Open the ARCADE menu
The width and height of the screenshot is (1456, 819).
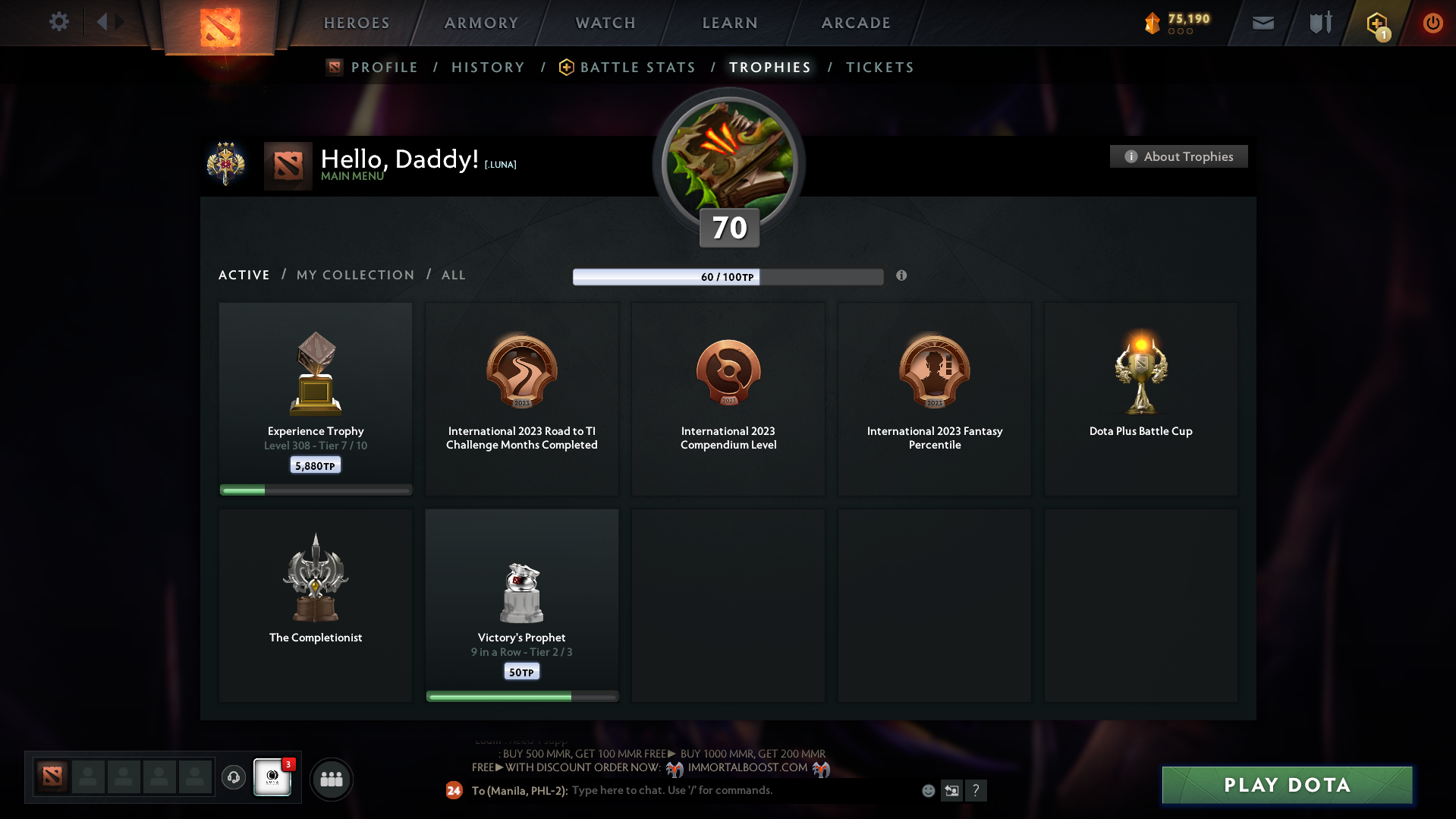tap(856, 23)
